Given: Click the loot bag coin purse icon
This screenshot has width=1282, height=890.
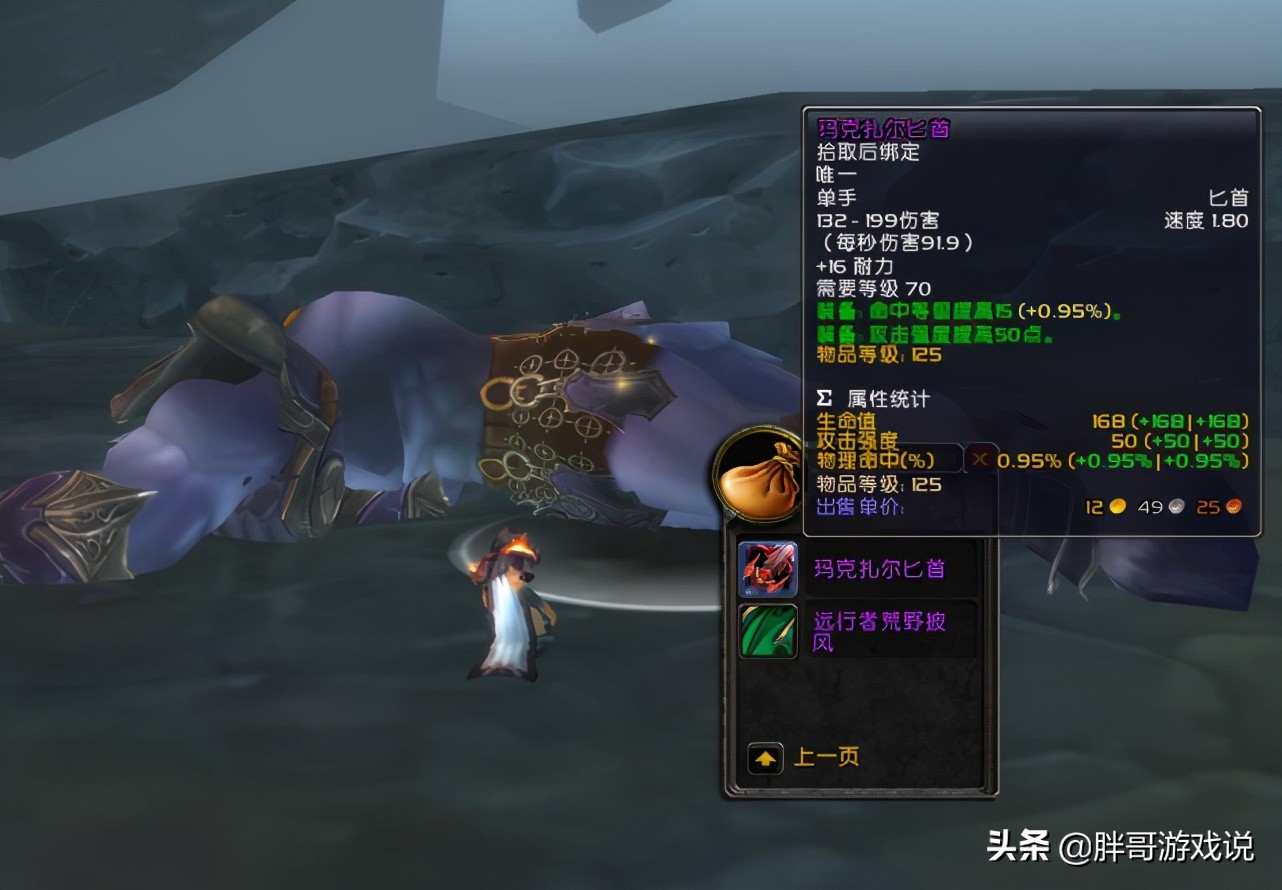Looking at the screenshot, I should [758, 478].
